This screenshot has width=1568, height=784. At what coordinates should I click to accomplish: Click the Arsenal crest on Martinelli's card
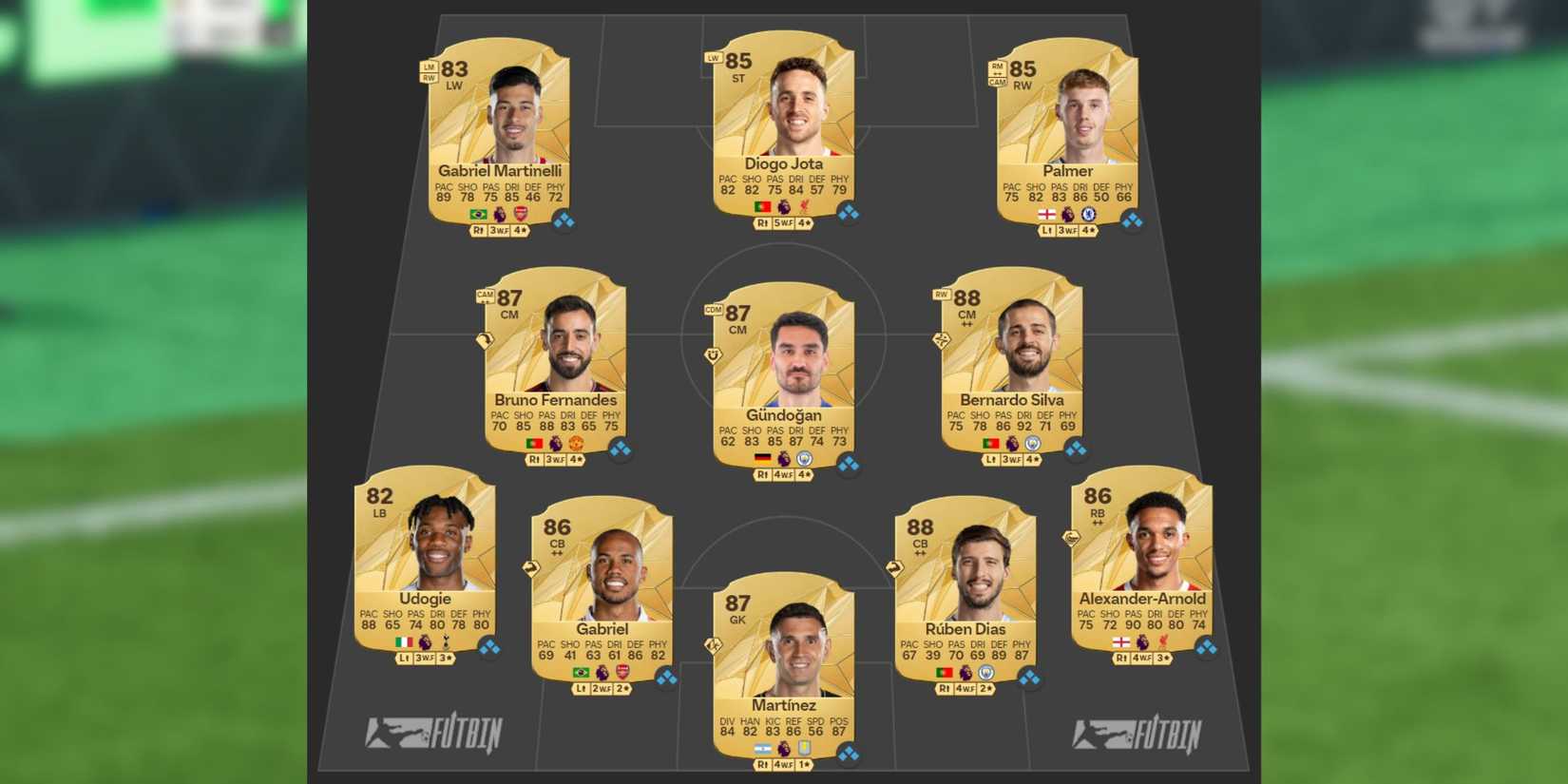click(522, 214)
